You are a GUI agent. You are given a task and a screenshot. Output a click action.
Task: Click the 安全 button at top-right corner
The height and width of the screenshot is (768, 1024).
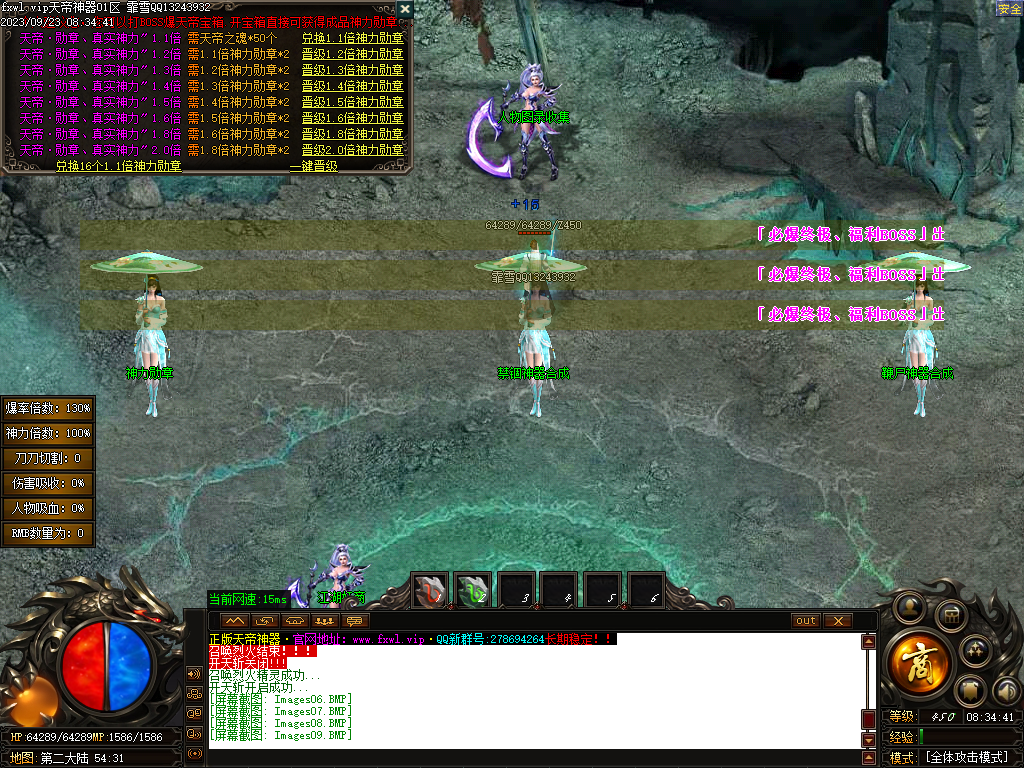point(1008,8)
